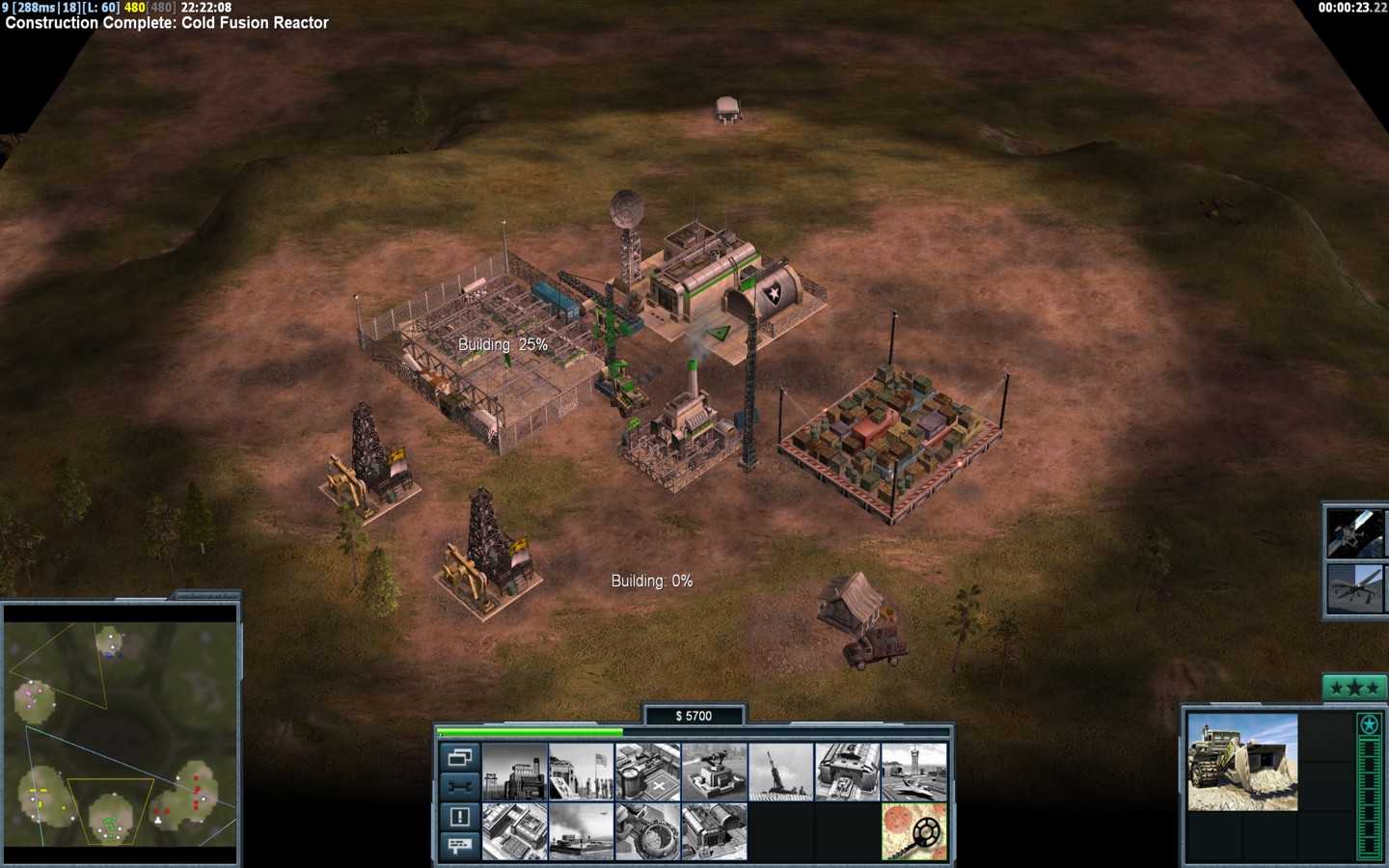Build the Patriot missile battery defense
The width and height of the screenshot is (1389, 868).
(714, 771)
